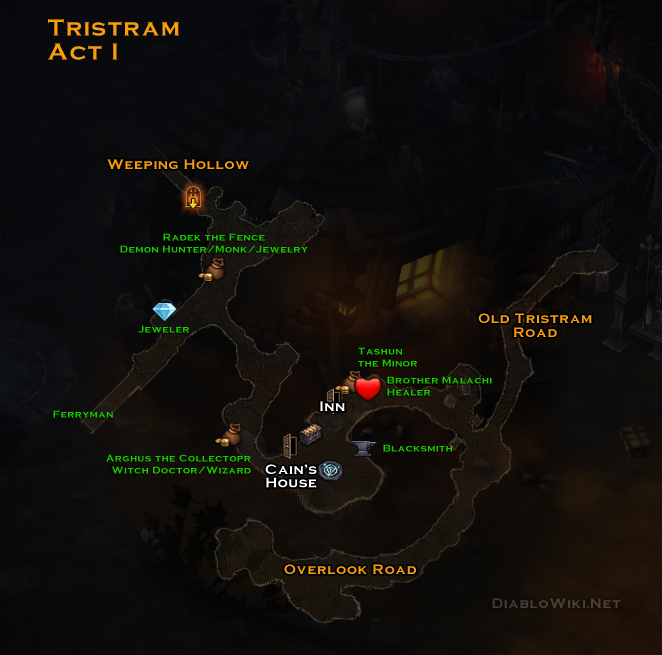Activate the round waypoint marker by Cain's House

(331, 470)
